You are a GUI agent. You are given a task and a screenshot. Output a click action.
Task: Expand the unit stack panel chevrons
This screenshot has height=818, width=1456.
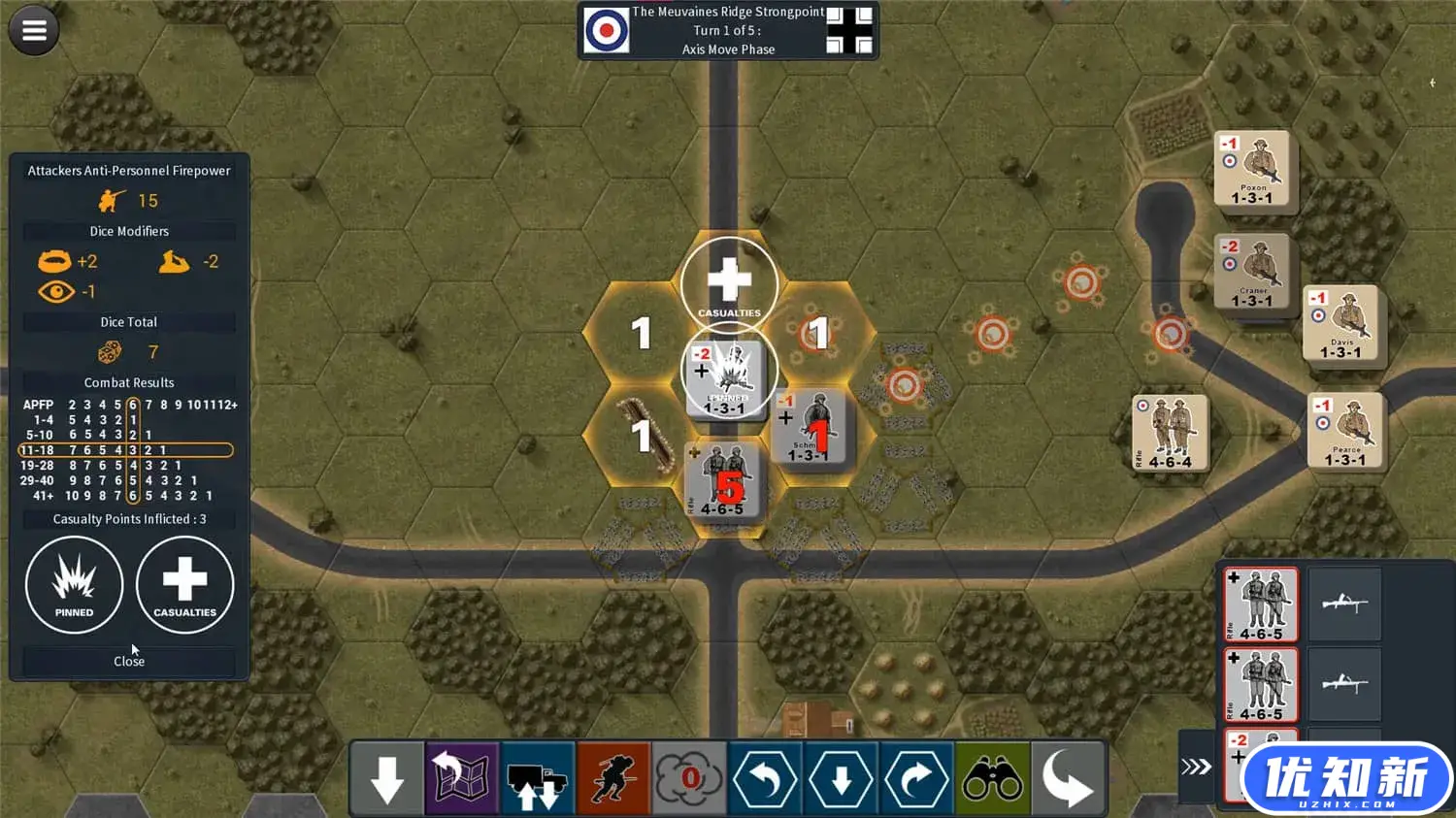tap(1196, 768)
